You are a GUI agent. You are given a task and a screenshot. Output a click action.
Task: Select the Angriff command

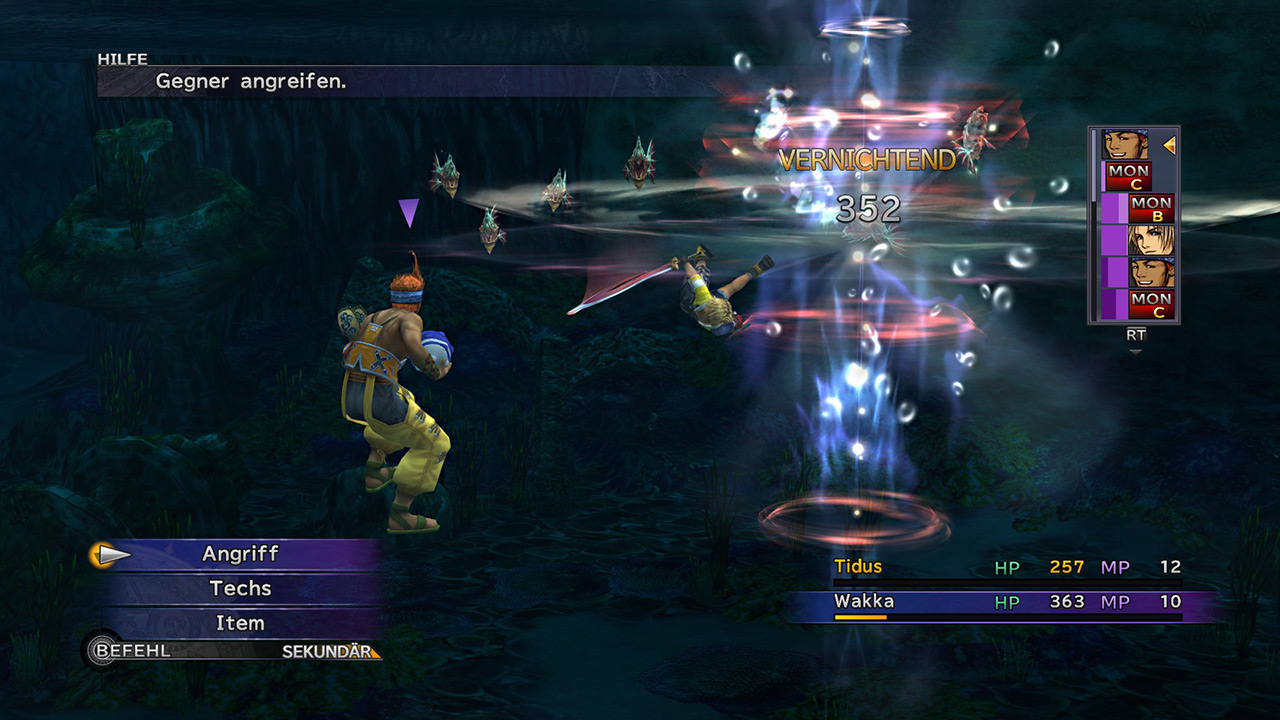[241, 554]
